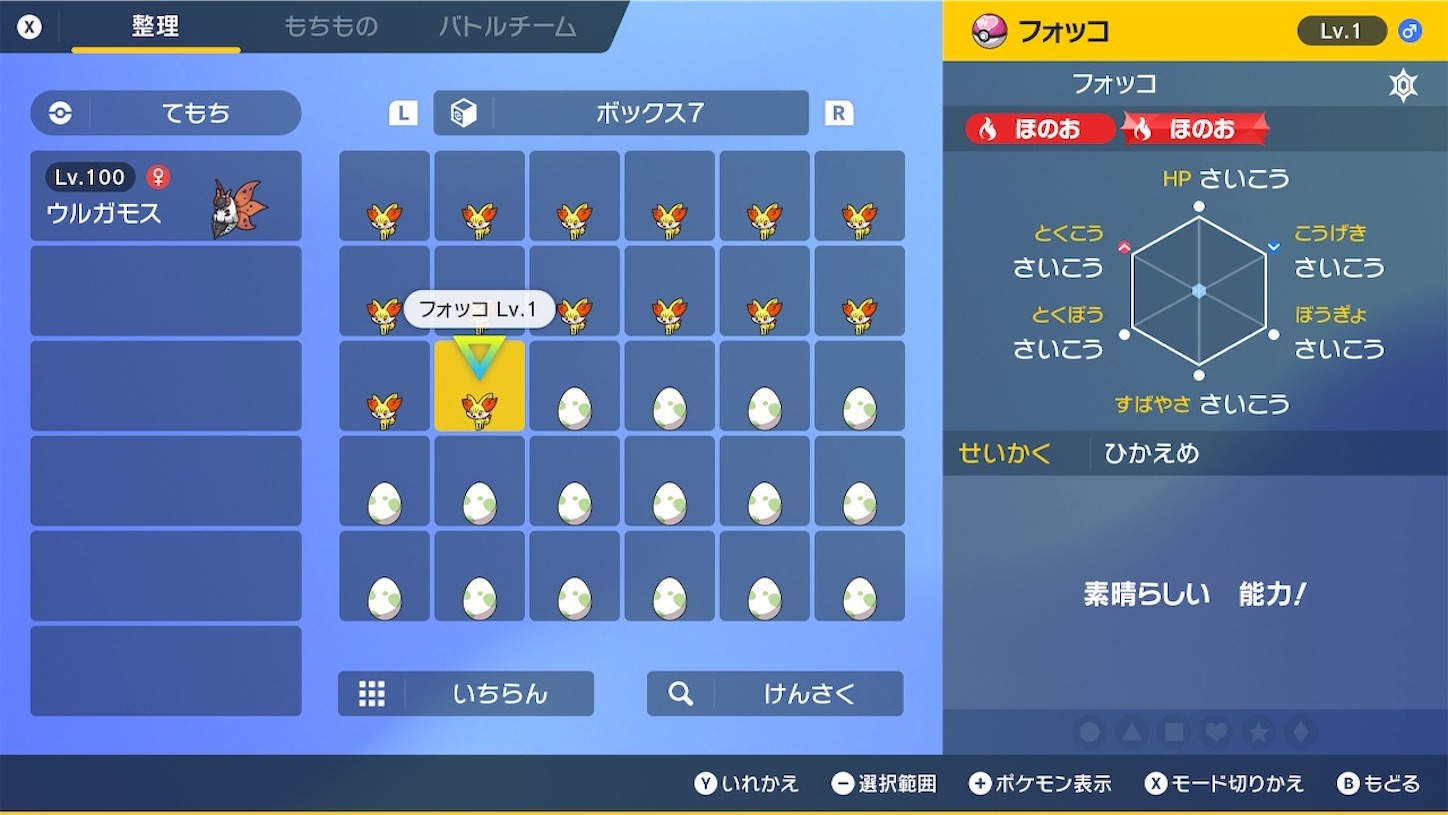Screen dimensions: 1448x815
Task: Toggle the star mark in the marking row
Action: 1258,731
